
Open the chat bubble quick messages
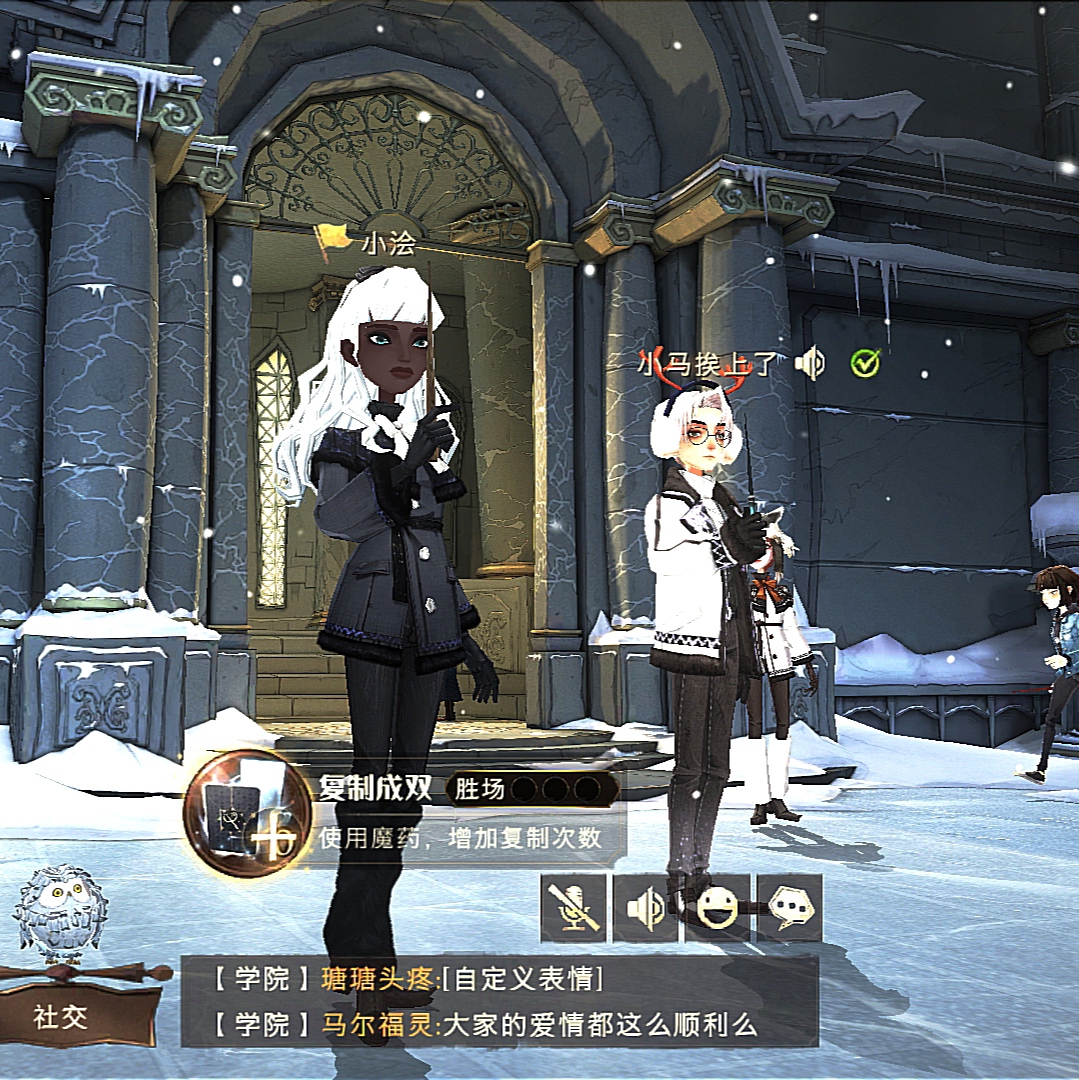pyautogui.click(x=789, y=908)
